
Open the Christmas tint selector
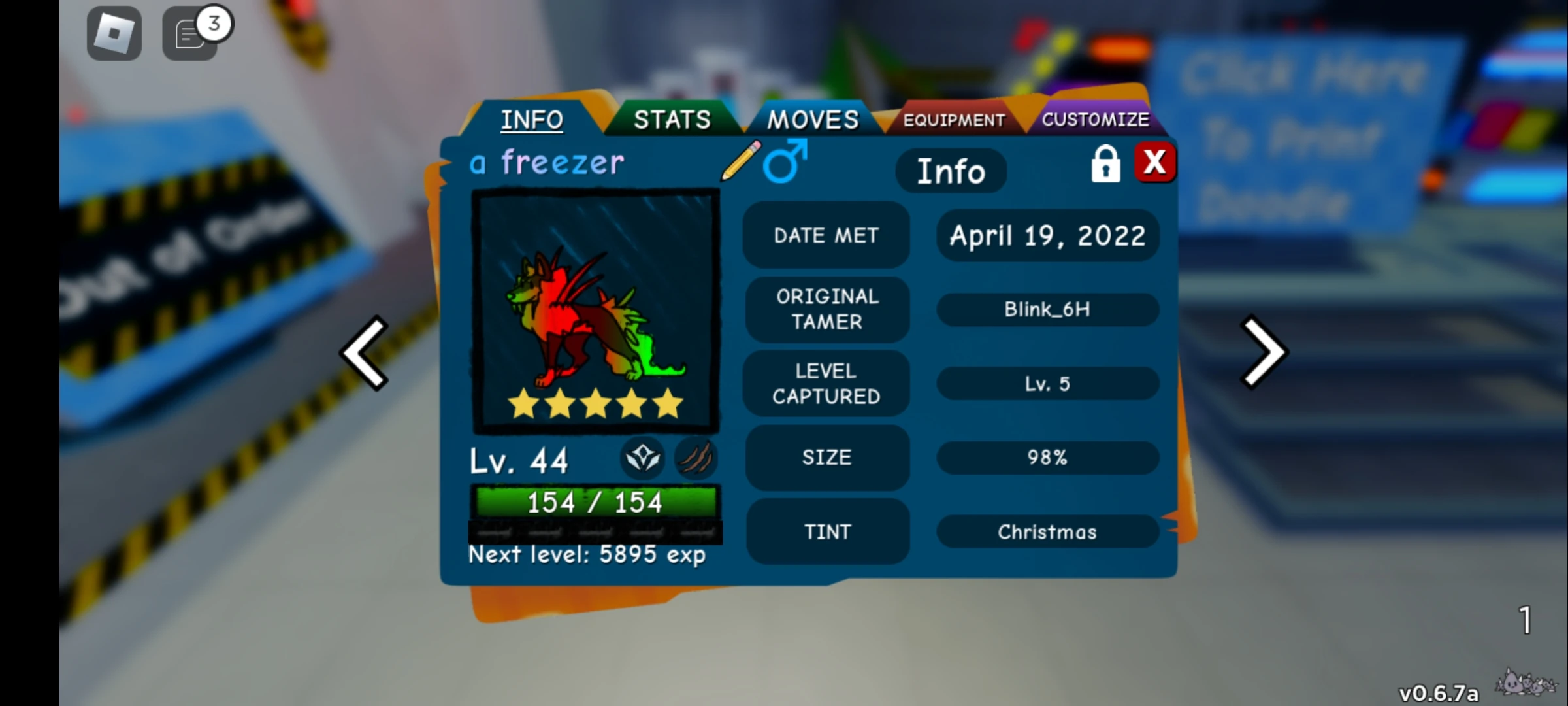click(x=1047, y=532)
